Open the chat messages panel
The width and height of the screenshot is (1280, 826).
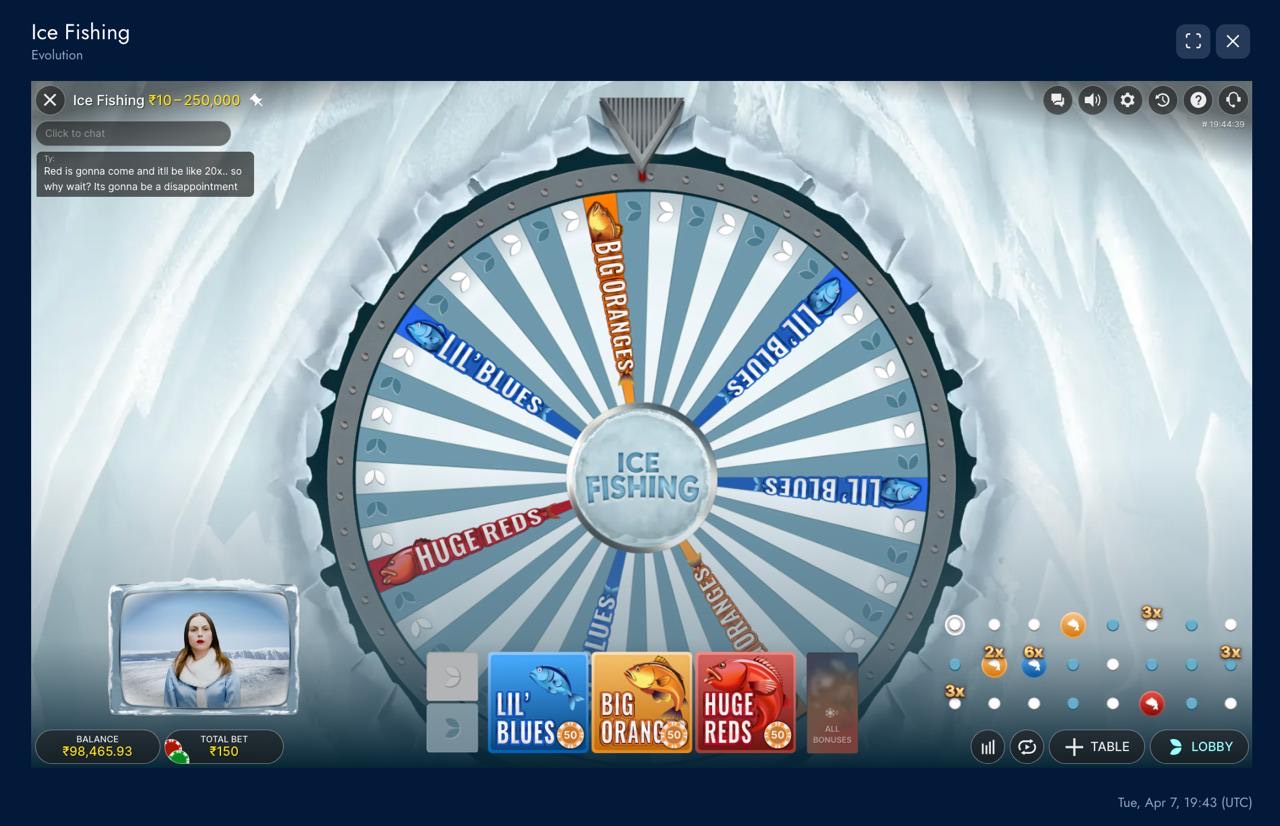[x=1057, y=100]
